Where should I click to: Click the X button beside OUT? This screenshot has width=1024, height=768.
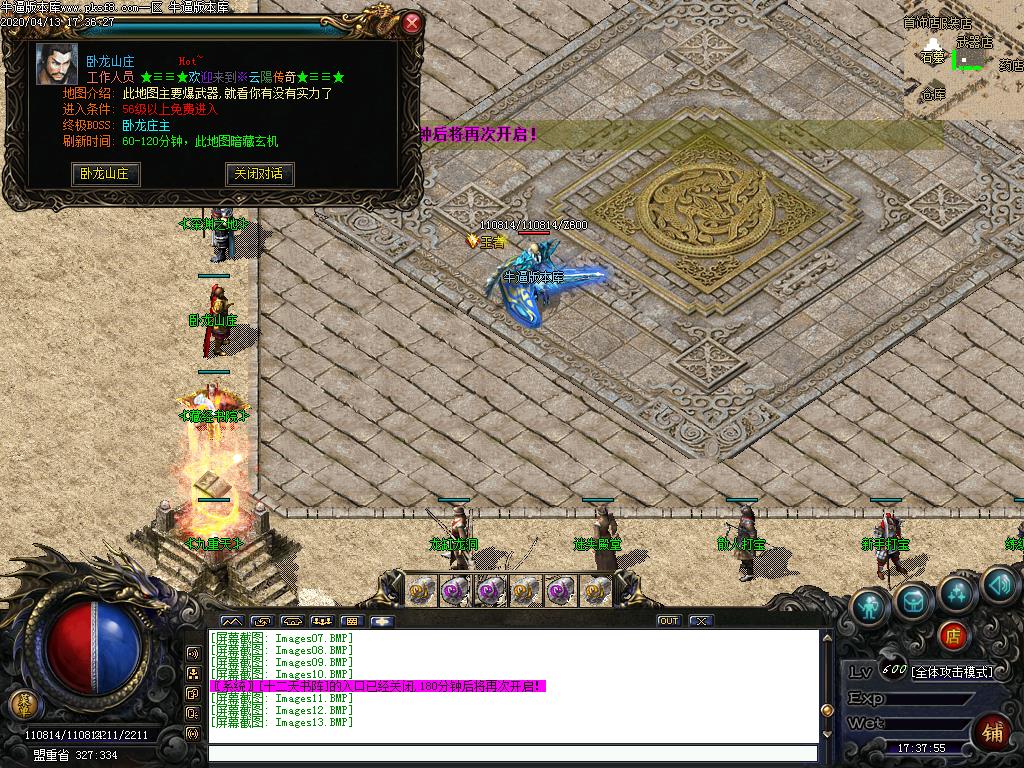(700, 621)
